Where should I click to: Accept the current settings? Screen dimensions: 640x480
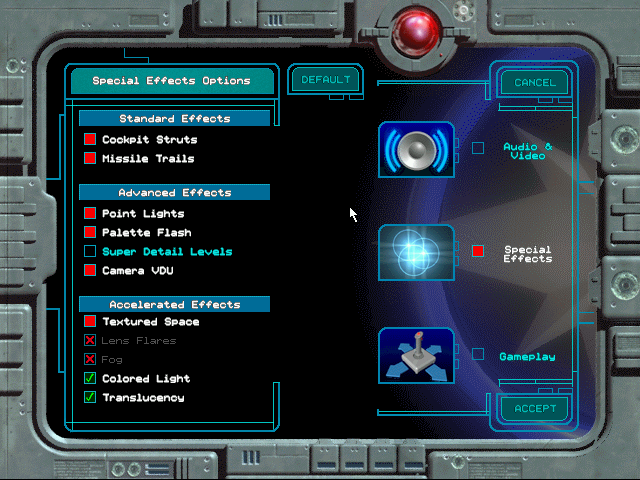[534, 408]
